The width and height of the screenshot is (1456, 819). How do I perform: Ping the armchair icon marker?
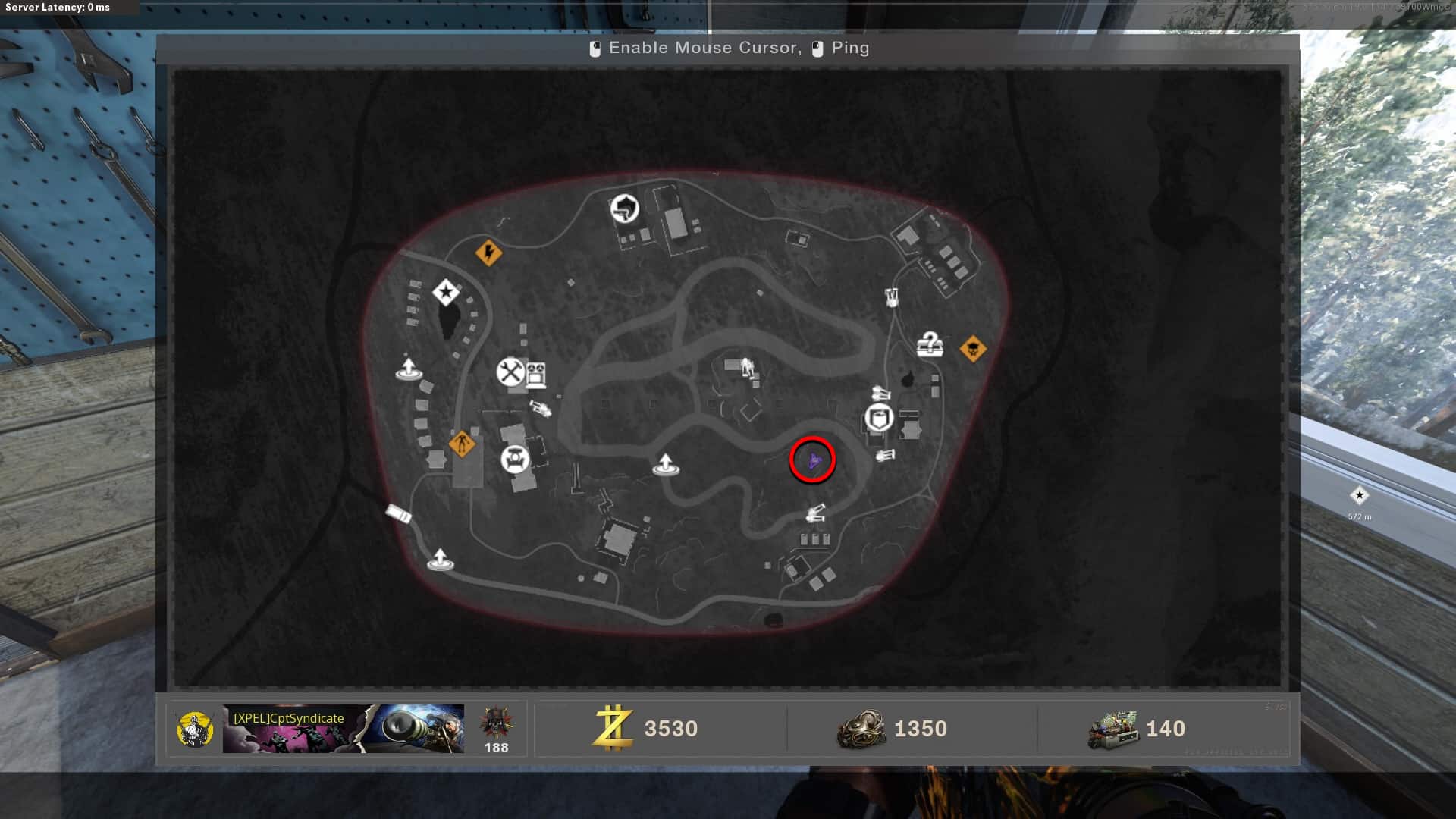(515, 459)
